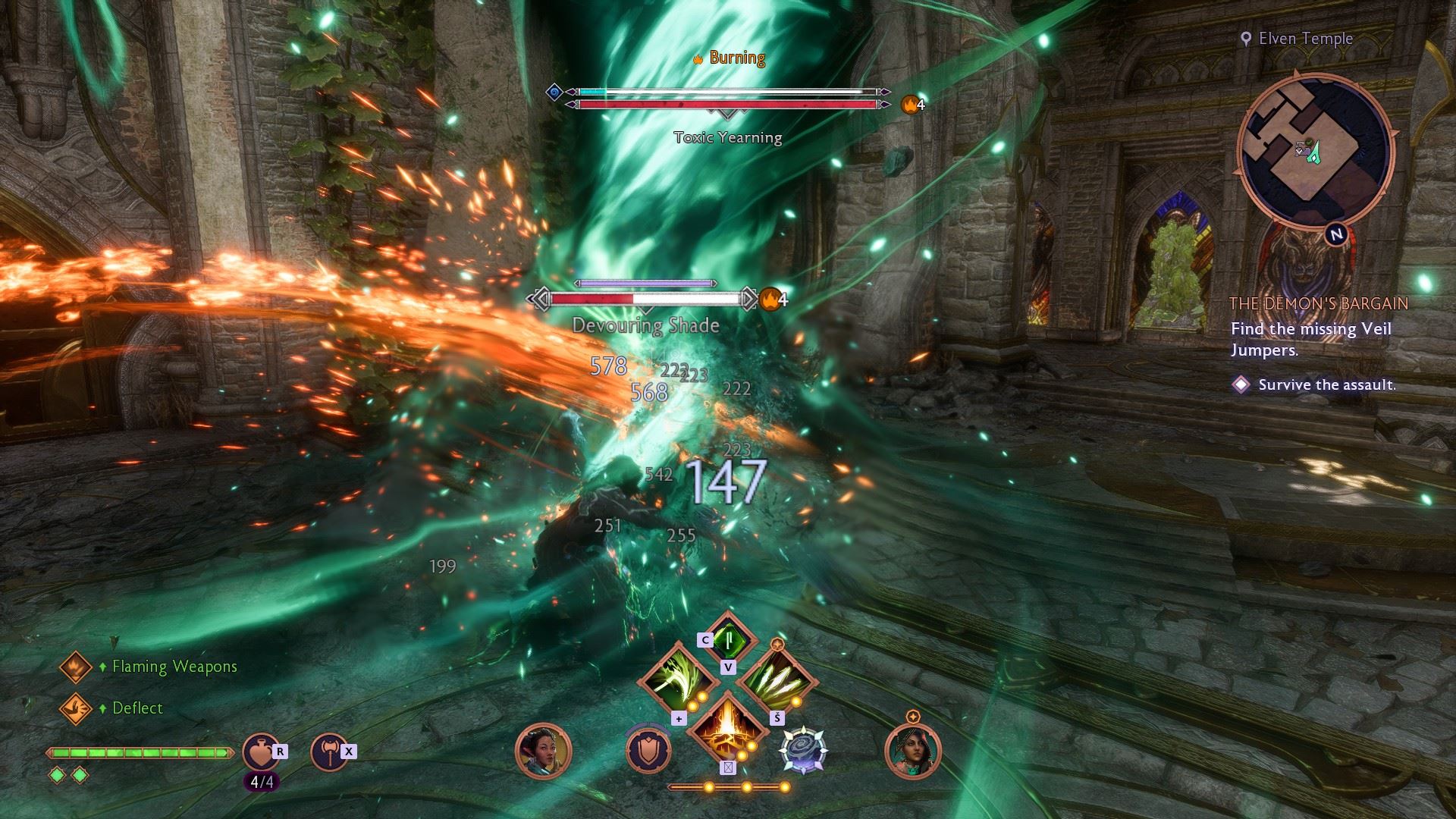Screen dimensions: 1456x819
Task: Open The Demon's Bargain quest tracker
Action: (1318, 303)
